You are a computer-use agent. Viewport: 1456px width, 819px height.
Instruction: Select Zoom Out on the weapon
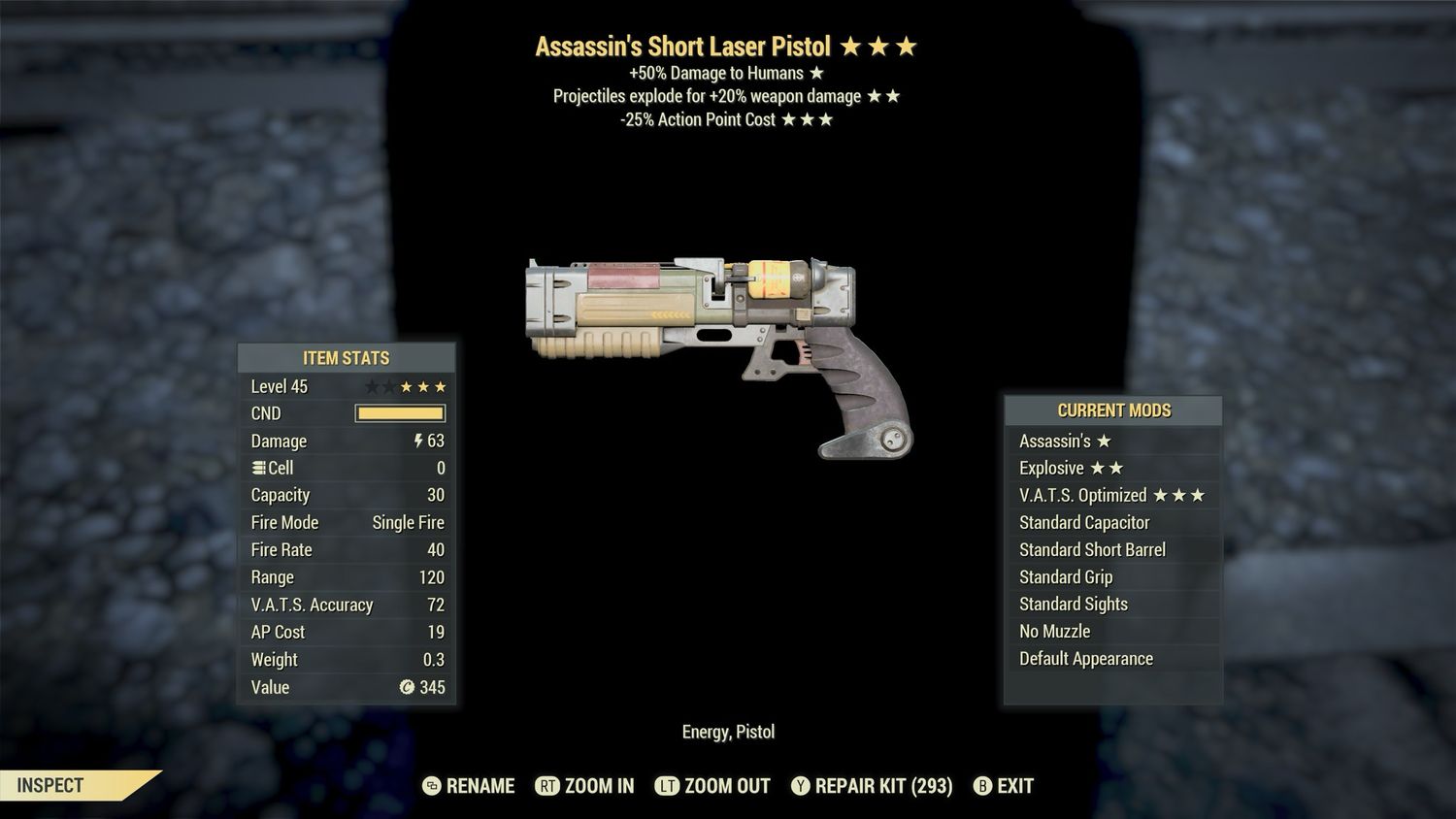713,786
